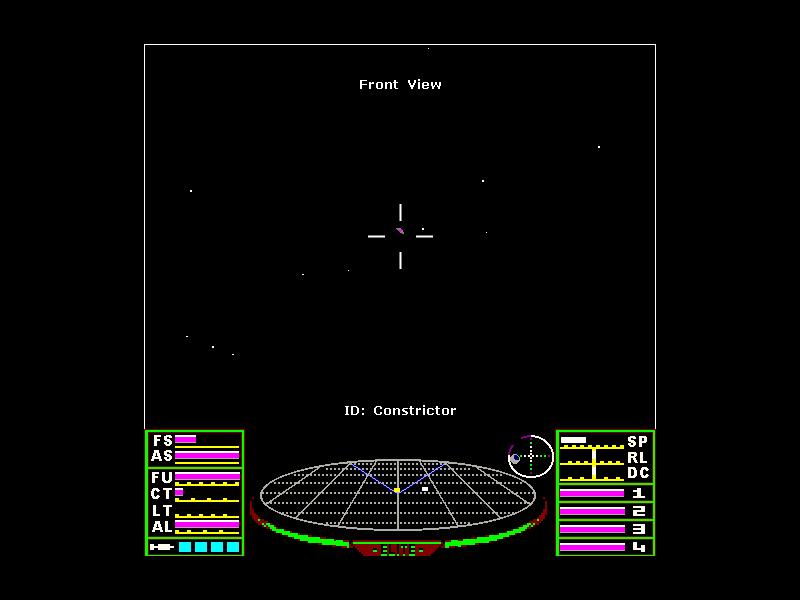
Task: Select the circular space compass
Action: [x=530, y=457]
